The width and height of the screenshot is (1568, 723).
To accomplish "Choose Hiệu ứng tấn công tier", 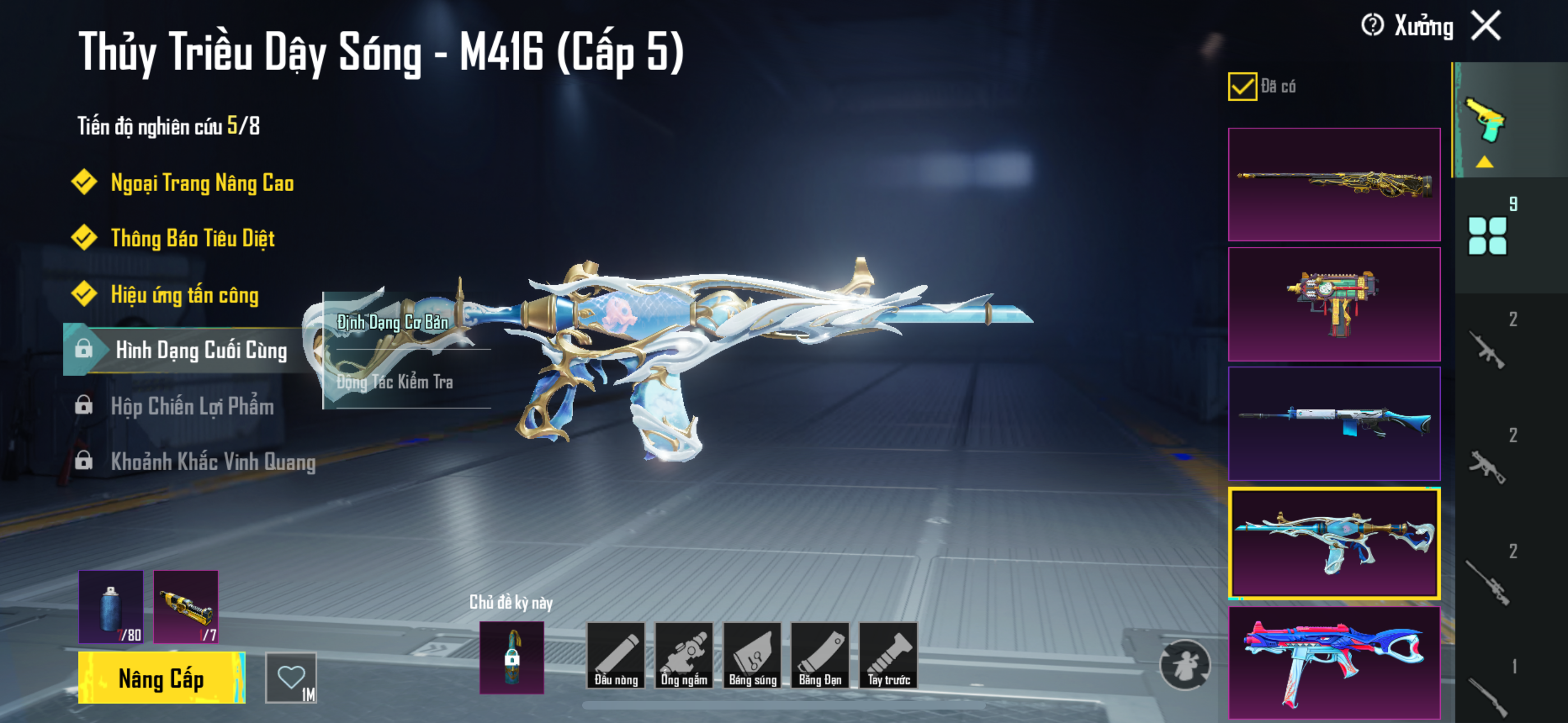I will click(185, 295).
